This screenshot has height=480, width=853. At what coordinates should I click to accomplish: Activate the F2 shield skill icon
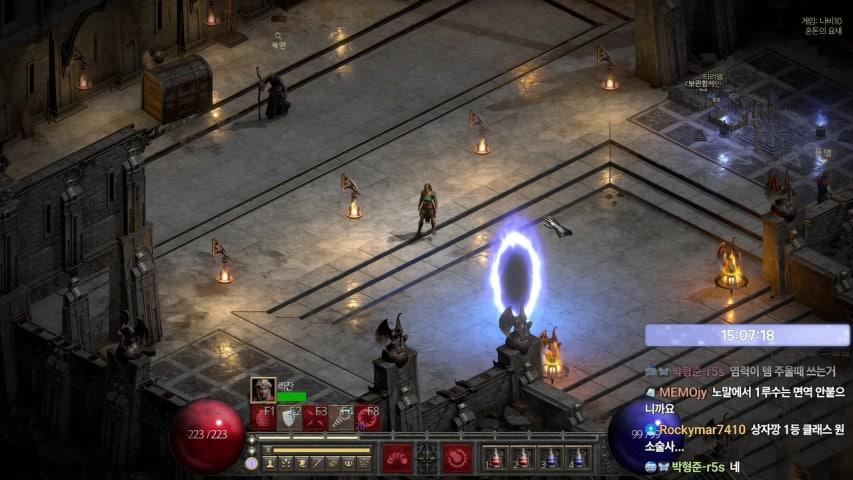coord(290,417)
